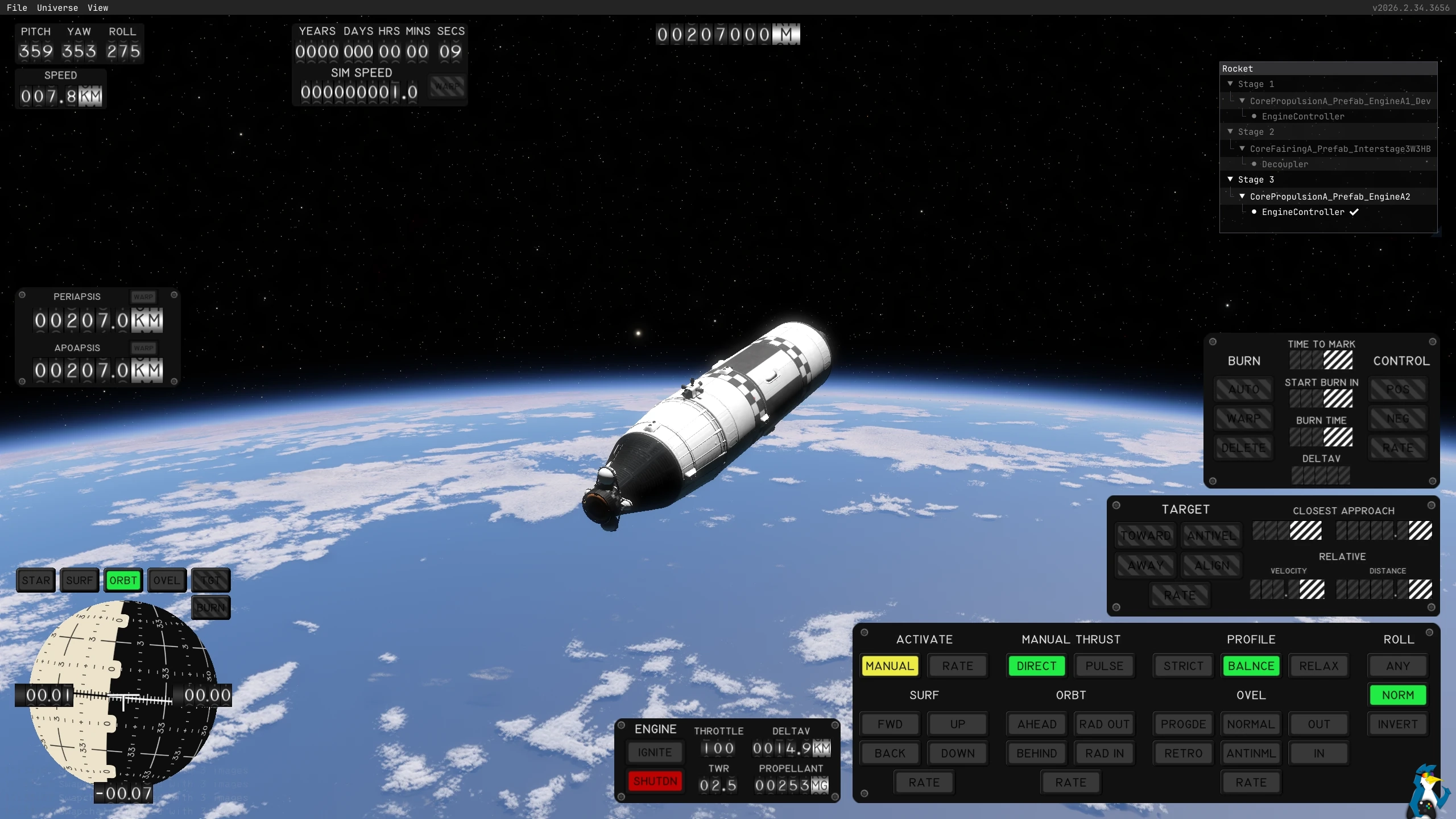Choose the RELAX profile
The height and width of the screenshot is (819, 1456).
pyautogui.click(x=1319, y=666)
